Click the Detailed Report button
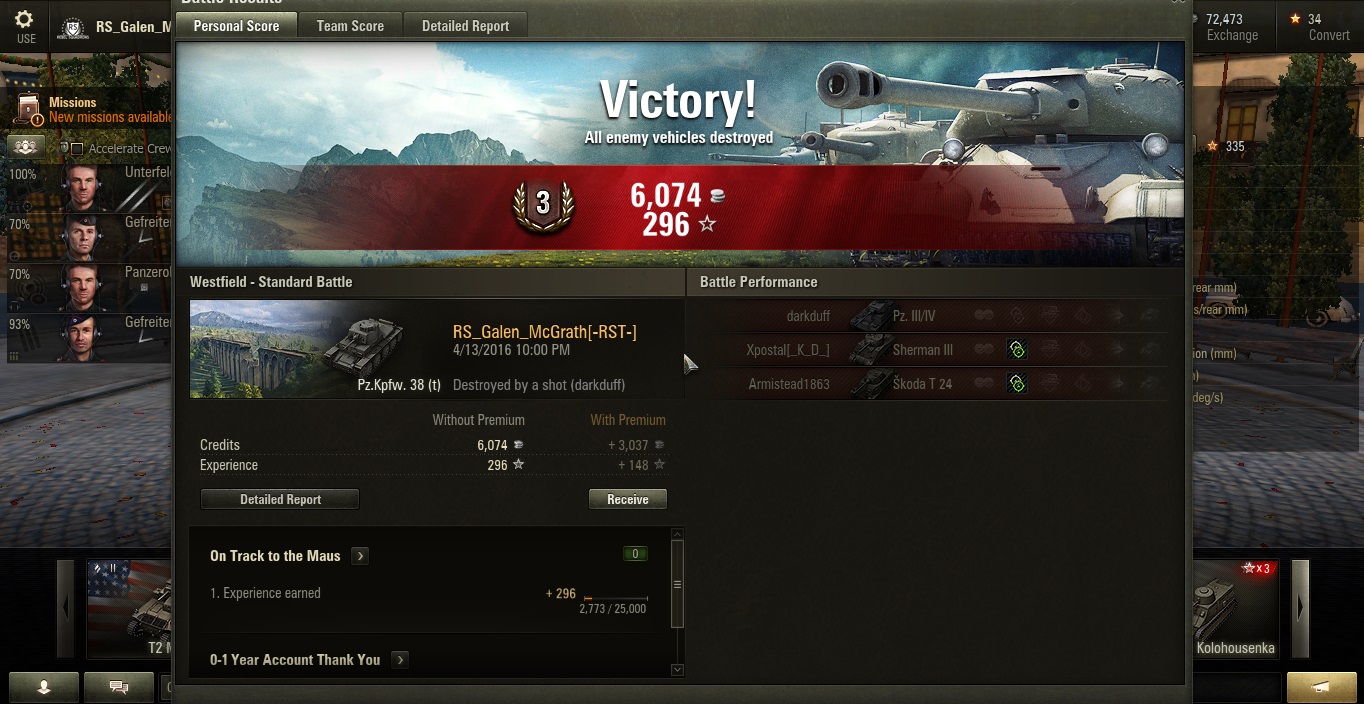This screenshot has width=1364, height=704. (280, 499)
